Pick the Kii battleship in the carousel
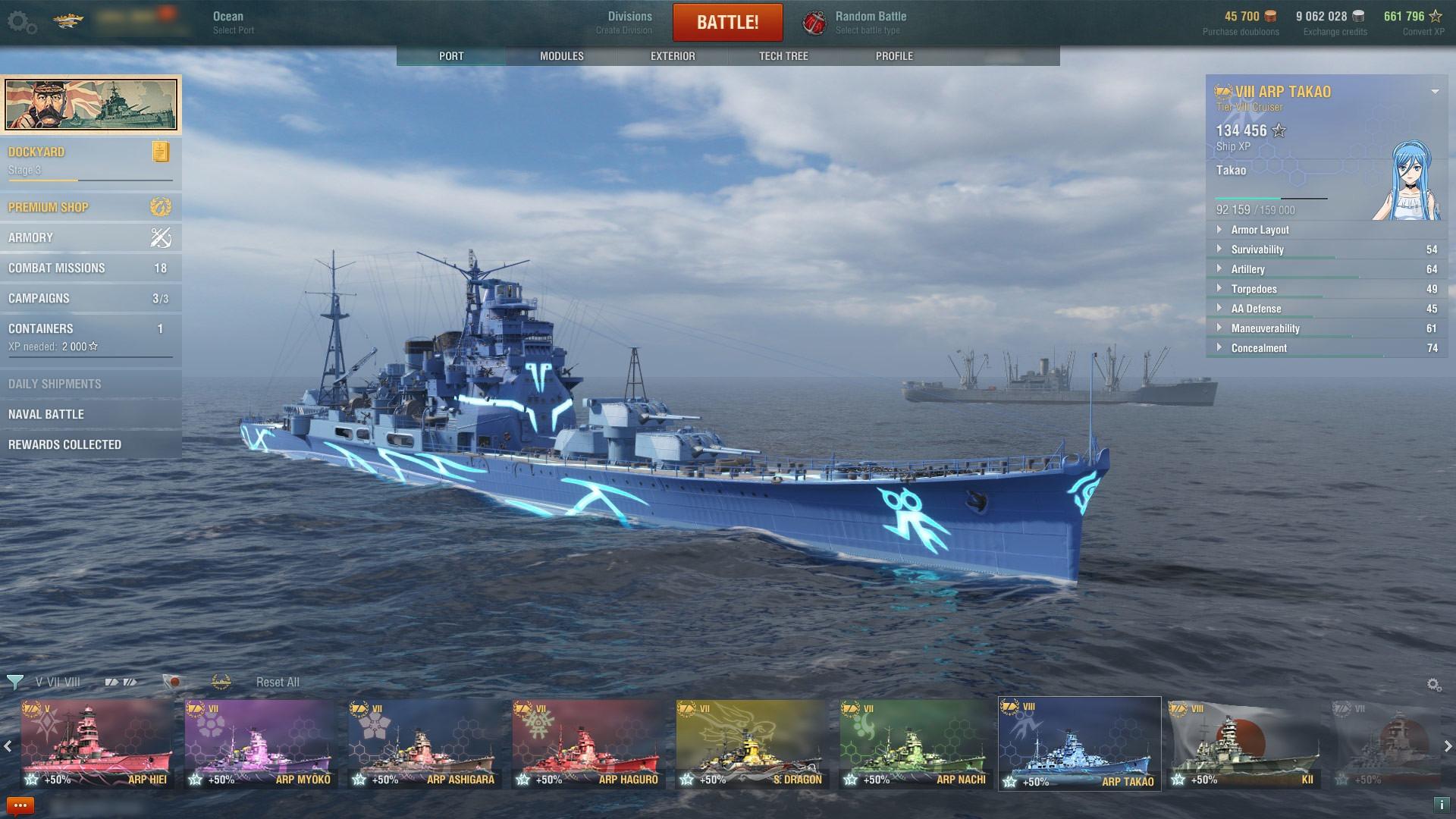 tap(1244, 745)
